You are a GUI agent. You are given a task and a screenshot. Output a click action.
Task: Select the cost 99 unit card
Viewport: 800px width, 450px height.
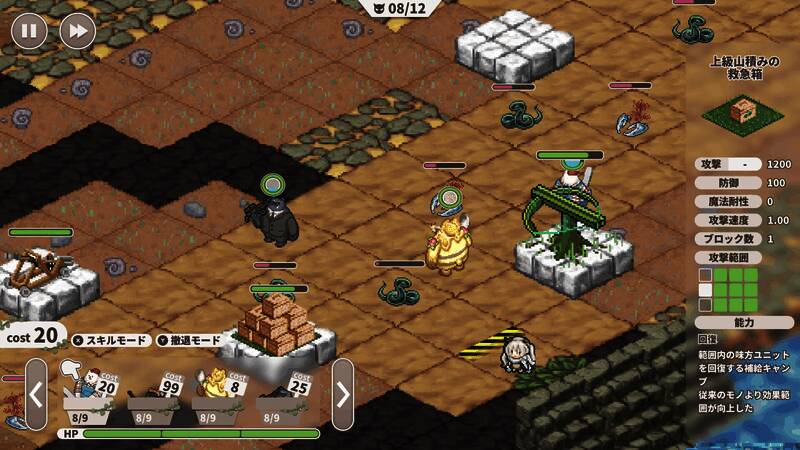click(x=153, y=392)
